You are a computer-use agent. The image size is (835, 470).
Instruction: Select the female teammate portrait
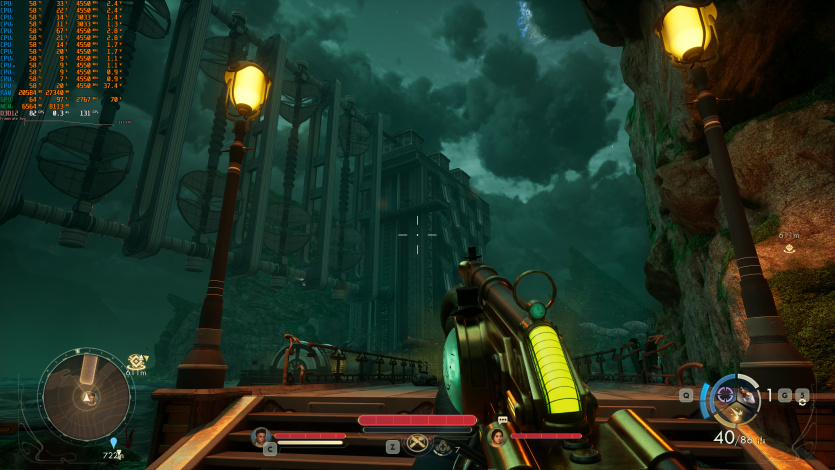pyautogui.click(x=496, y=436)
